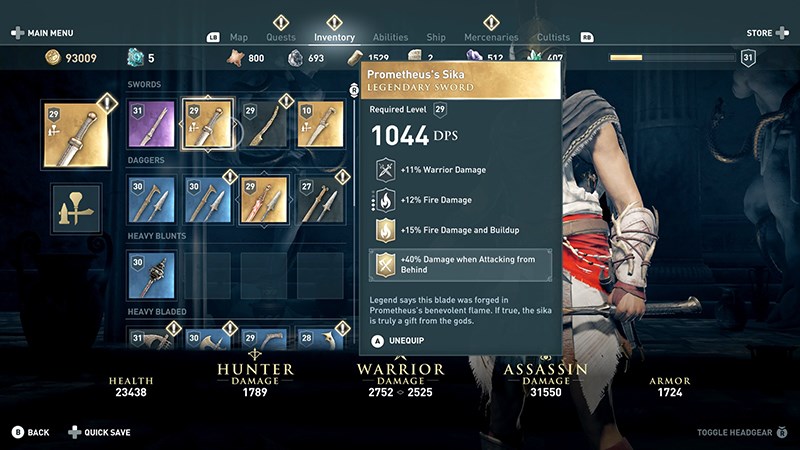
Task: Select the gold level 29 dagger
Action: coord(264,199)
